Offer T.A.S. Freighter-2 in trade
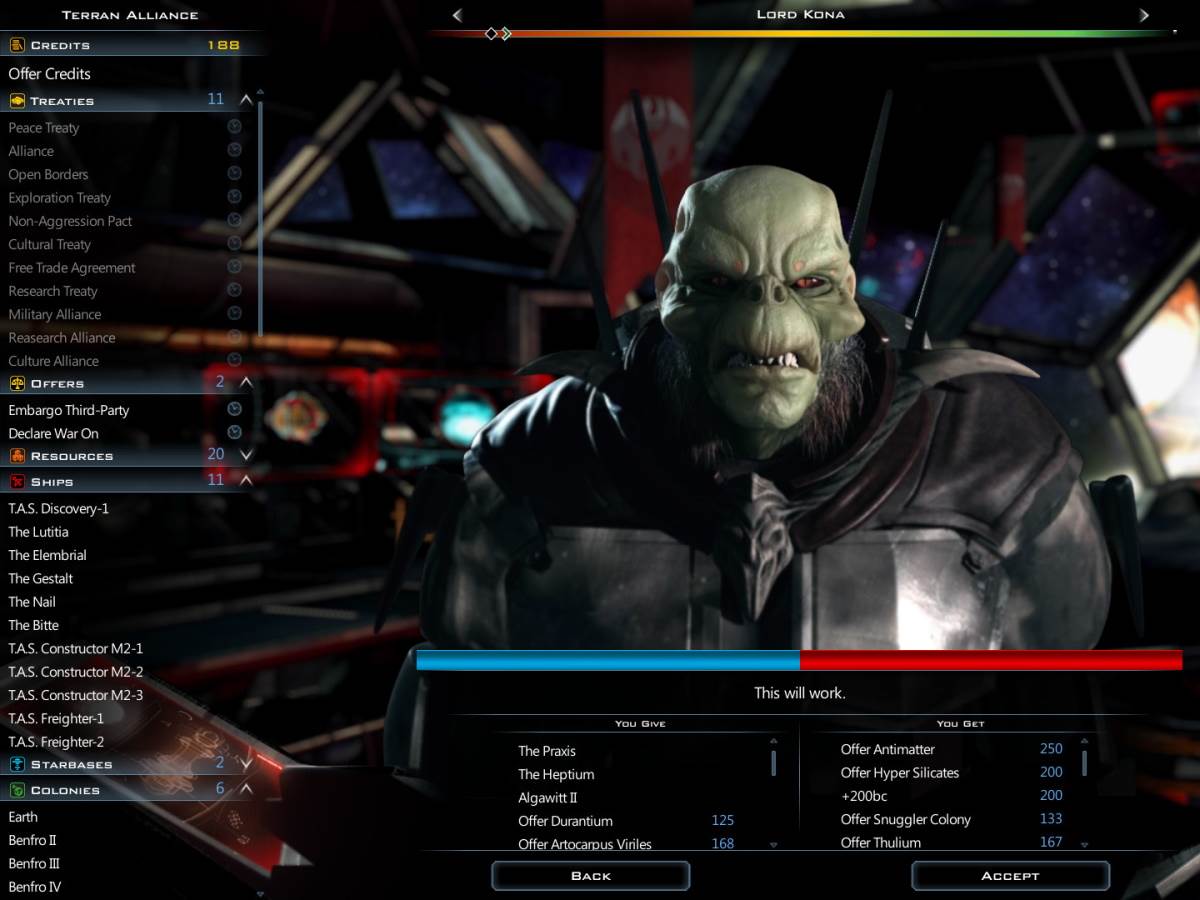Screen dimensions: 1200x900 tap(56, 742)
